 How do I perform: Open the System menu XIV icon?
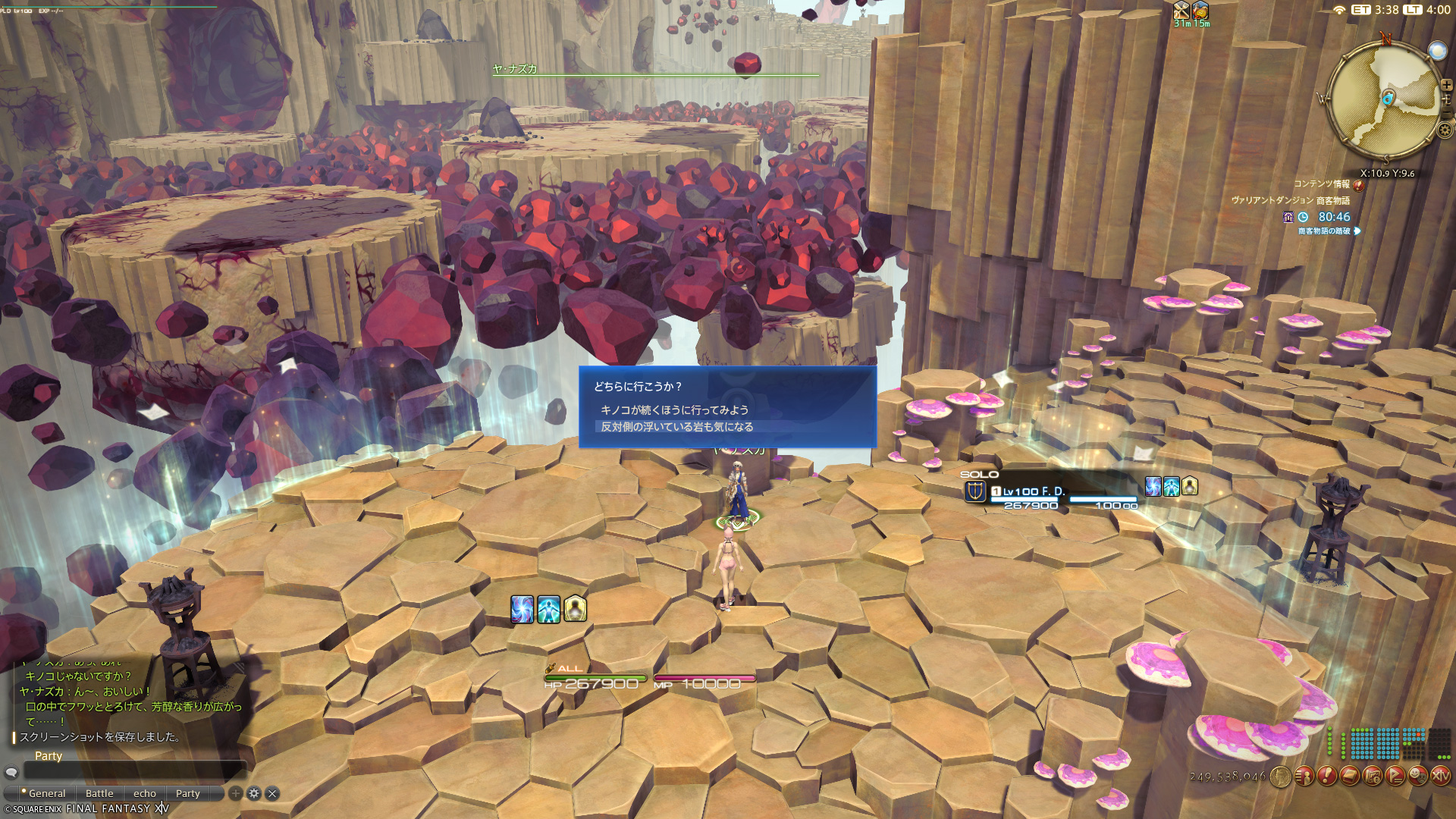pos(1440,776)
